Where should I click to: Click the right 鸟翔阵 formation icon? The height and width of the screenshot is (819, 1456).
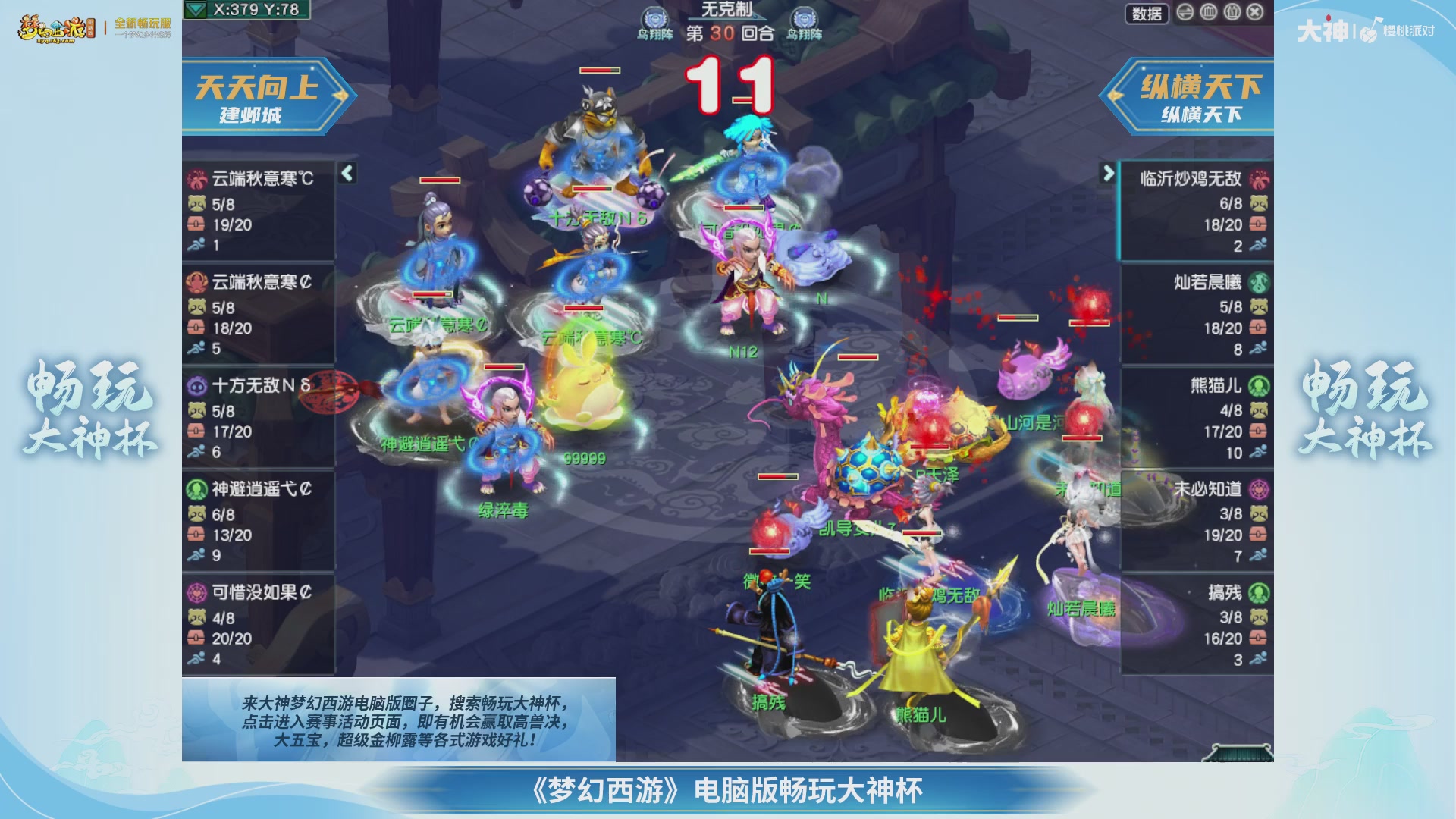(805, 18)
